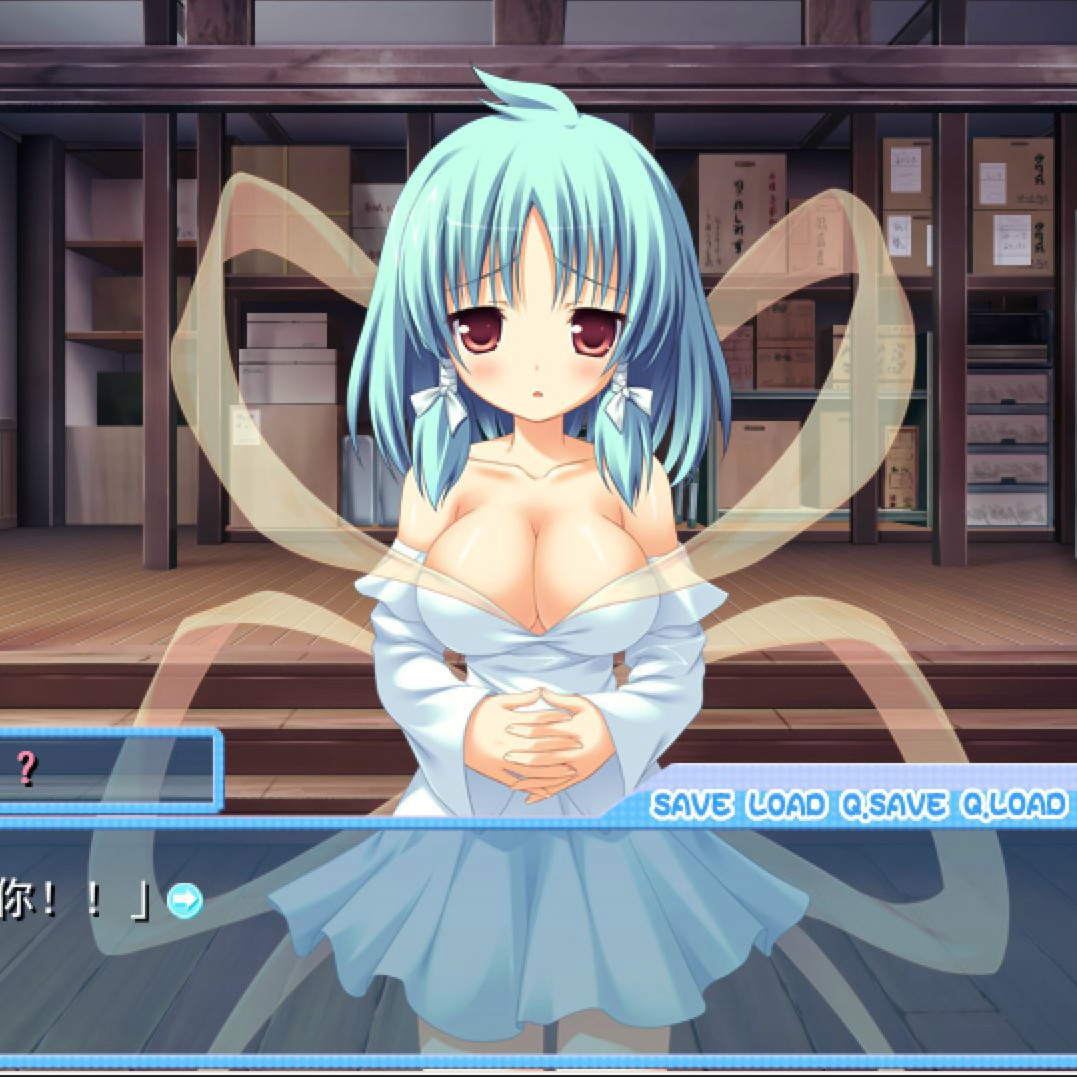Quick load with Q.LOAD
Viewport: 1077px width, 1077px height.
[1013, 805]
